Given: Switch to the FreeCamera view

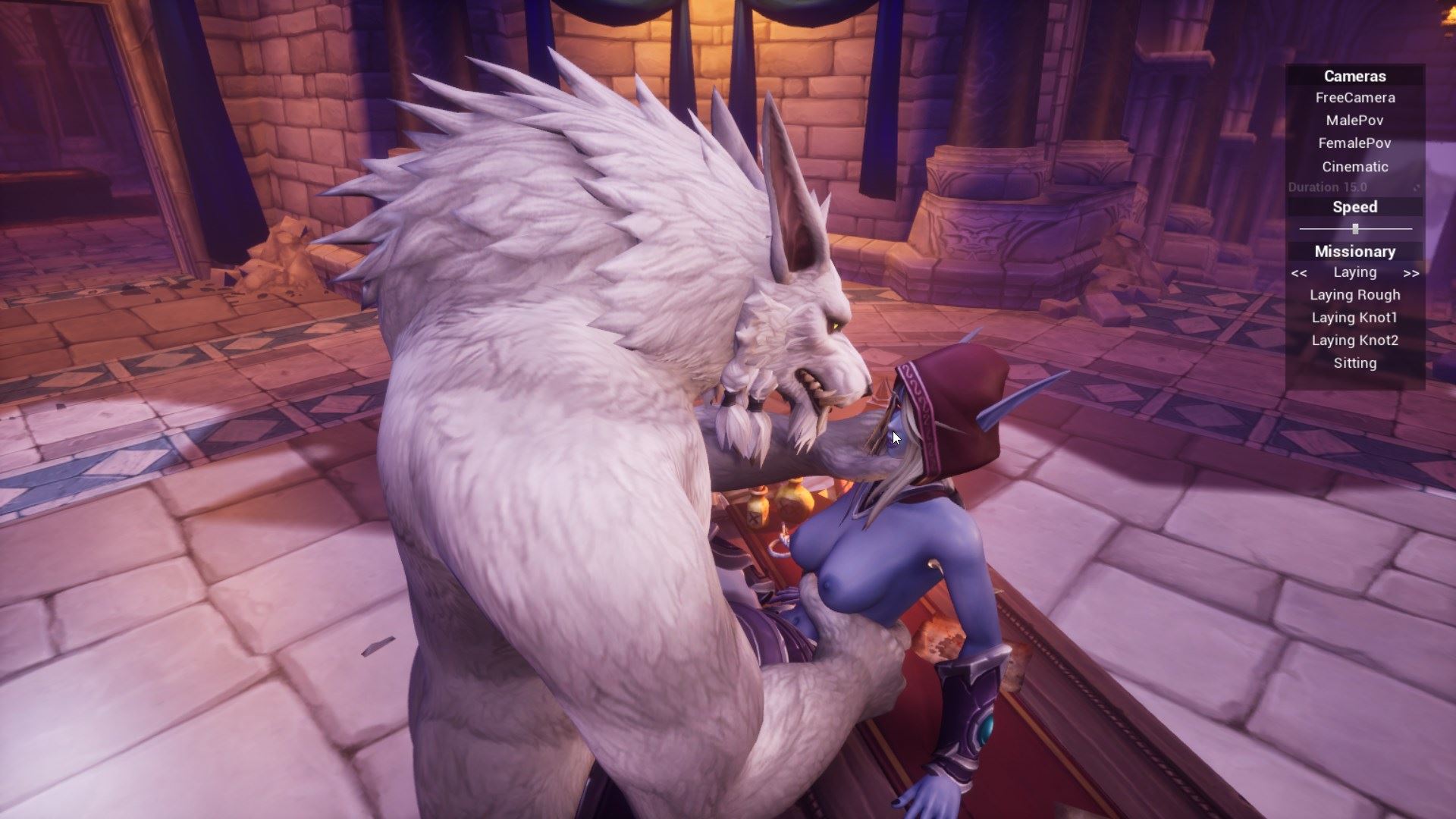Looking at the screenshot, I should point(1354,98).
